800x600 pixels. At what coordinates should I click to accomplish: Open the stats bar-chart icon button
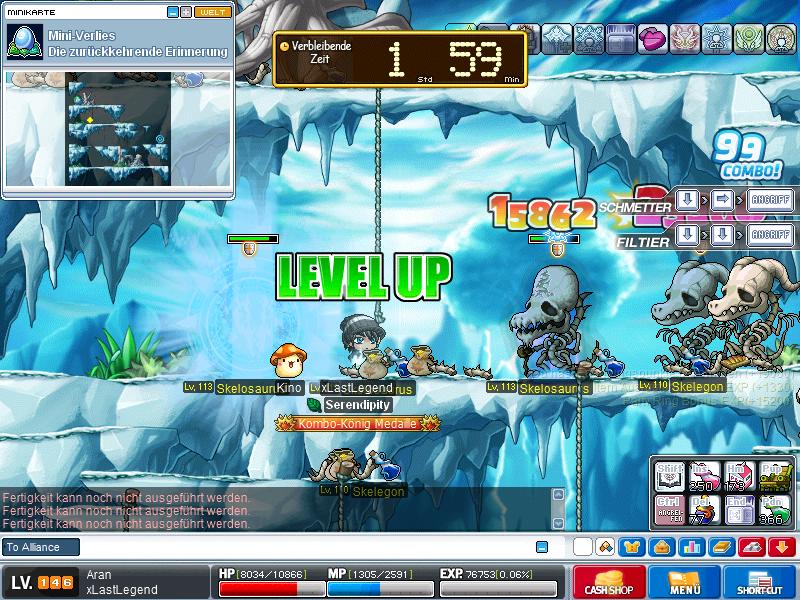691,546
